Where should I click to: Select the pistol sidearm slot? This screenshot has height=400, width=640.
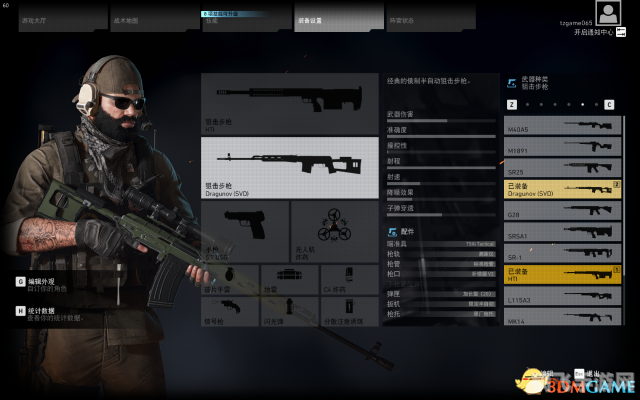(x=244, y=230)
